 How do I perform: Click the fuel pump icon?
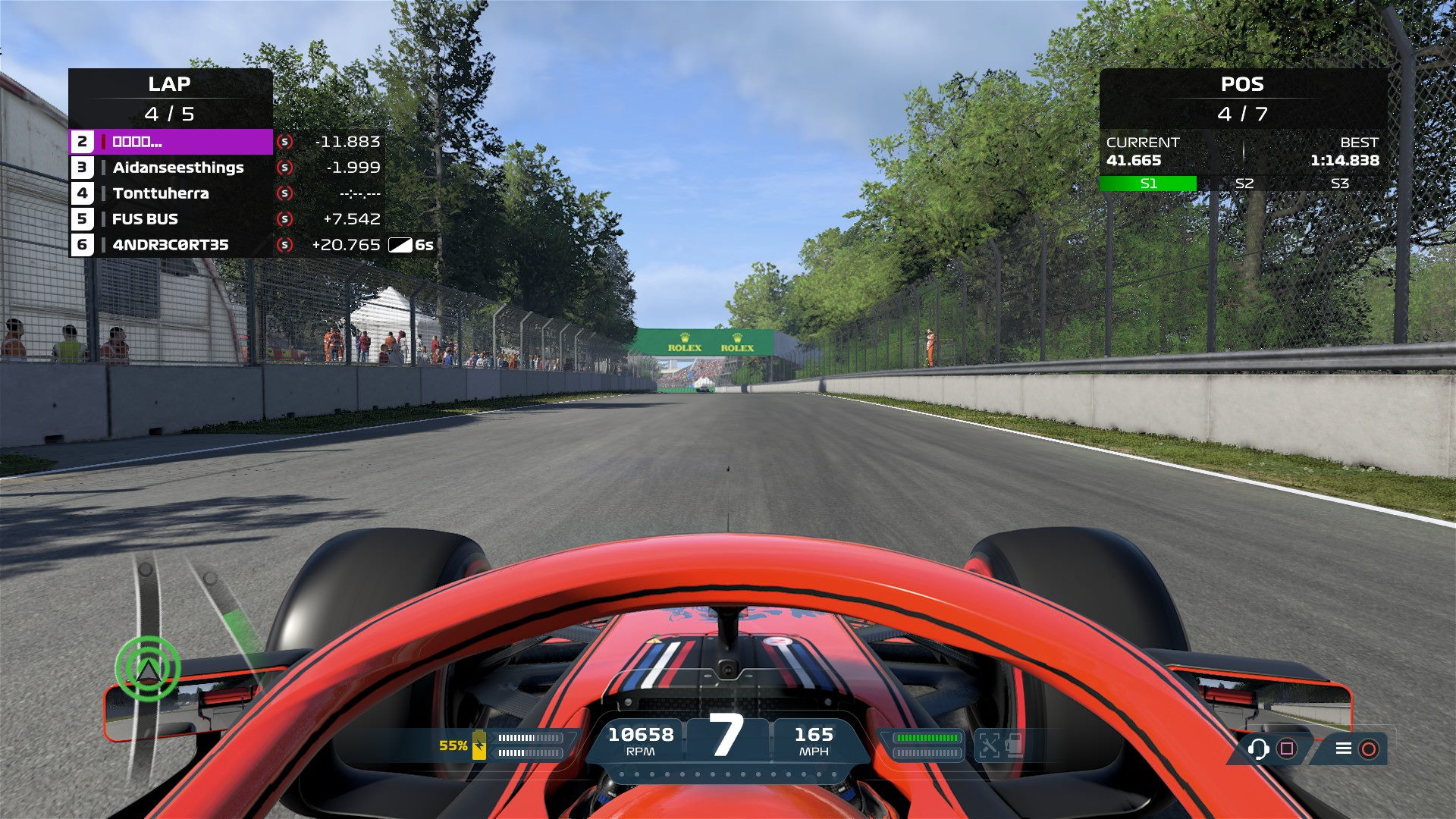click(x=1014, y=745)
